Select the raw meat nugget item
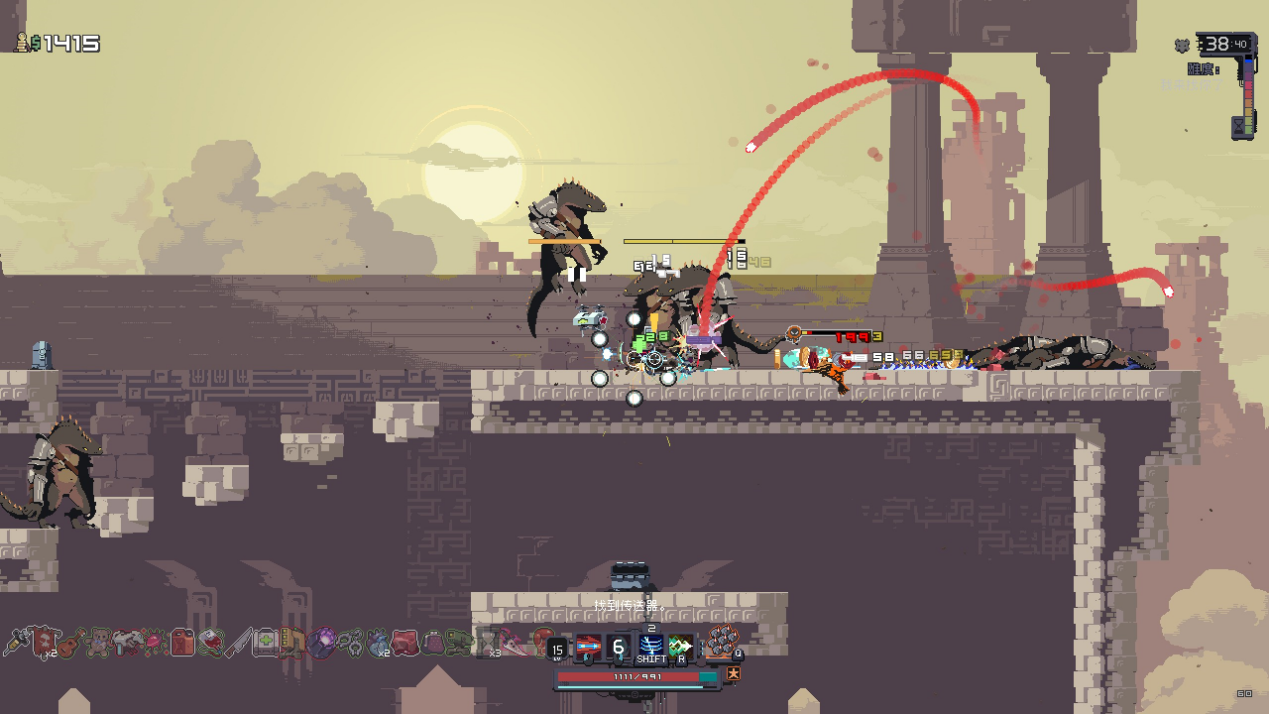The width and height of the screenshot is (1269, 714). pyautogui.click(x=405, y=642)
